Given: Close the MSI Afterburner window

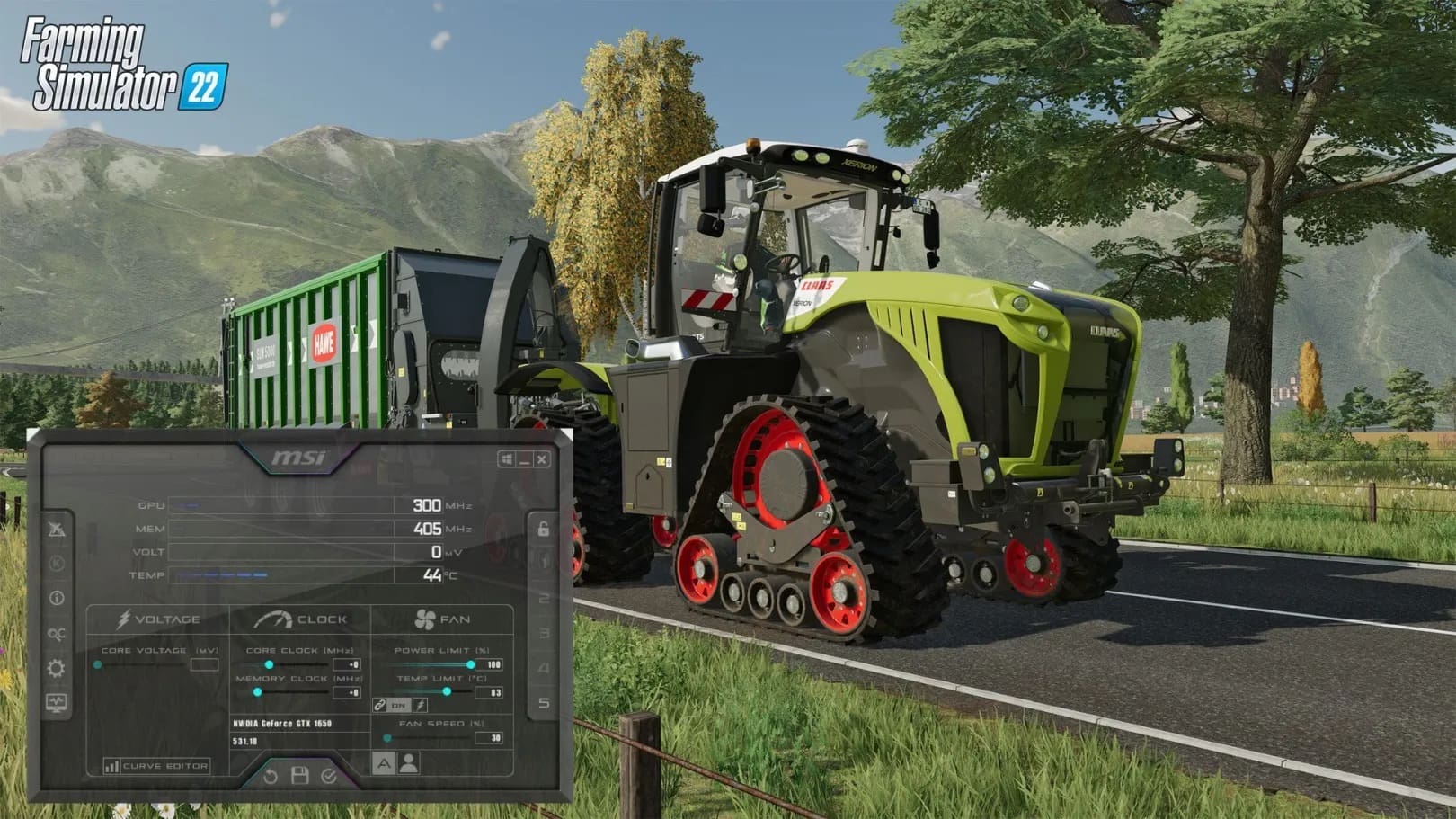Looking at the screenshot, I should 542,459.
